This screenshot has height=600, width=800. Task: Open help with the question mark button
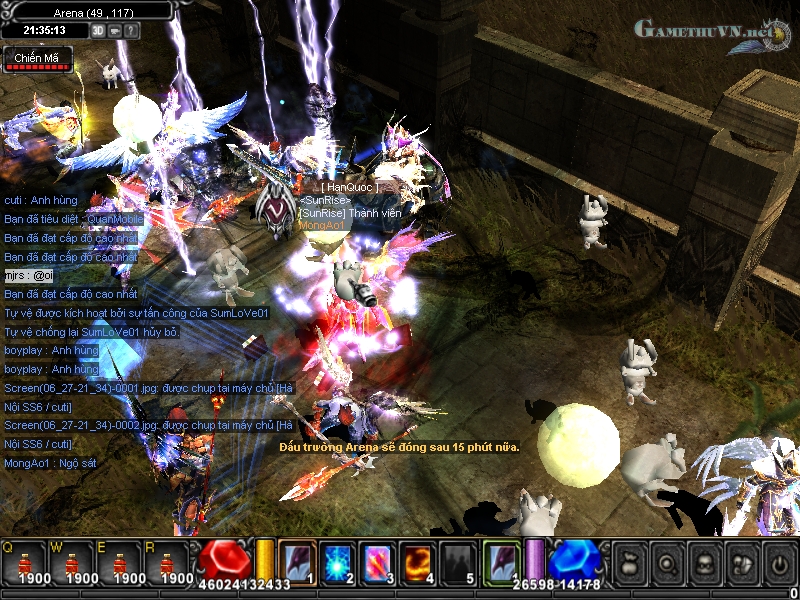[132, 30]
